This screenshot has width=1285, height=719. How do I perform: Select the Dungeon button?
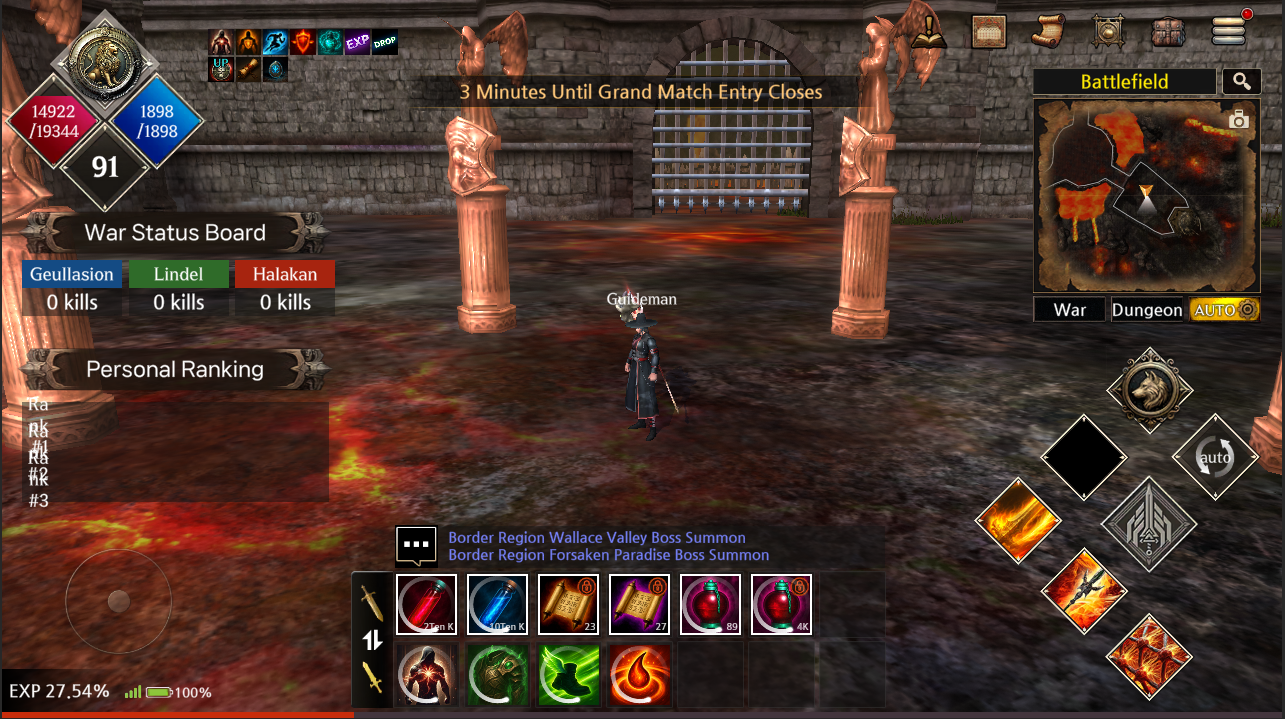[1146, 310]
